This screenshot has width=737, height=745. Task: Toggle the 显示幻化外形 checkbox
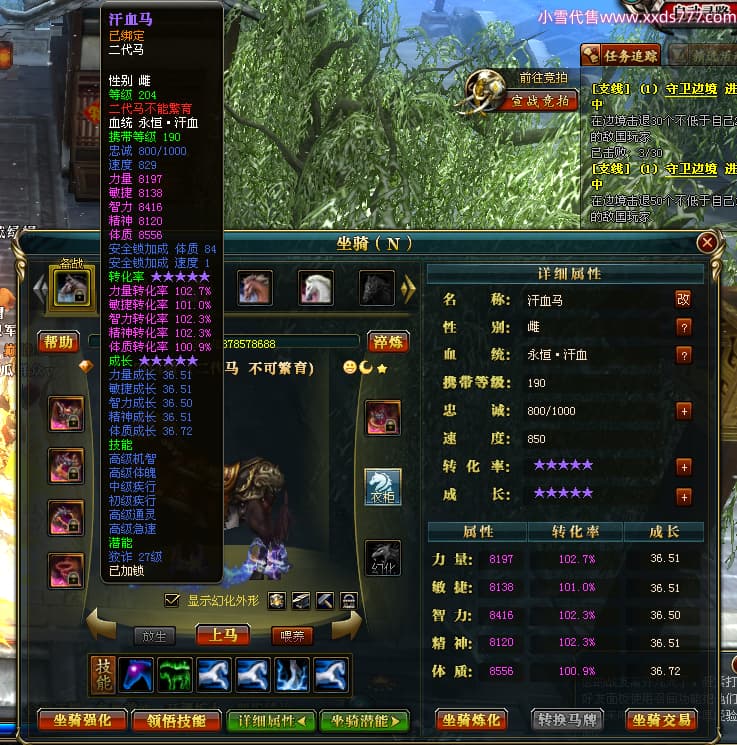(173, 600)
